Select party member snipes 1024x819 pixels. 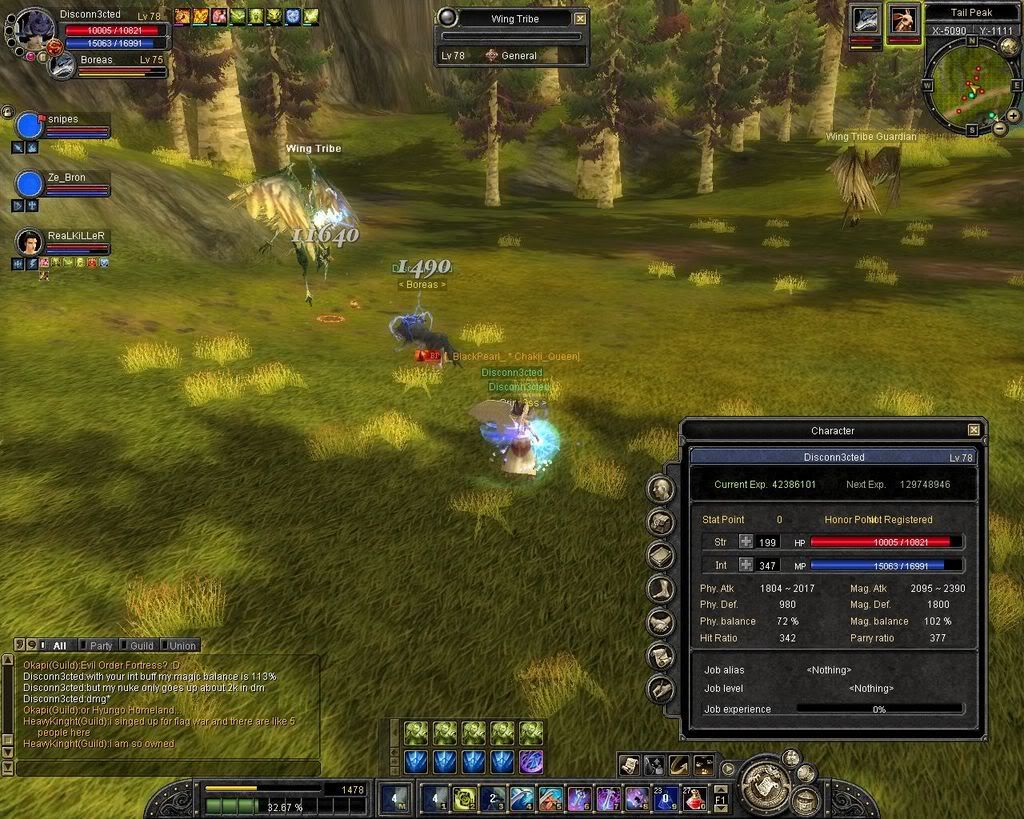(x=30, y=126)
